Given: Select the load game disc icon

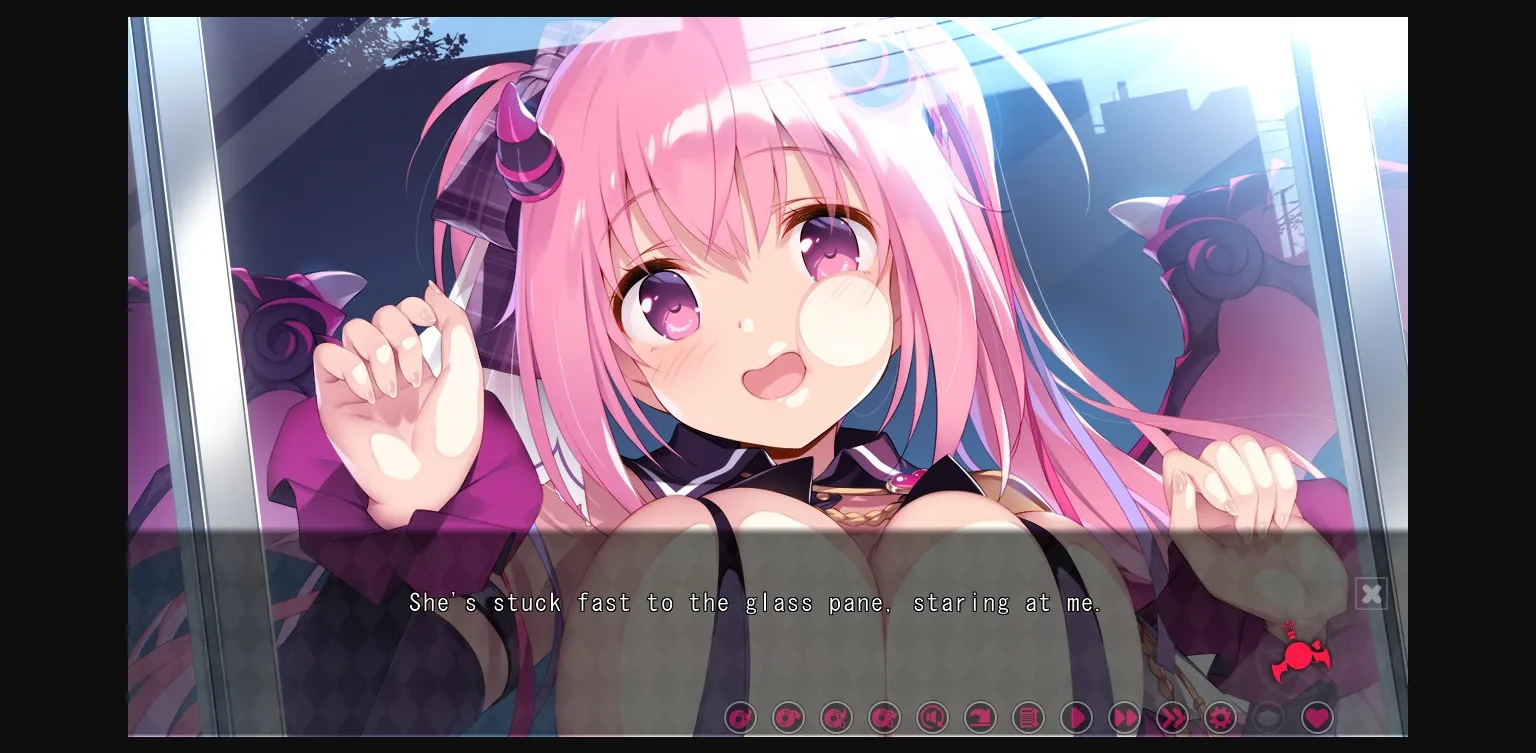Looking at the screenshot, I should [787, 717].
